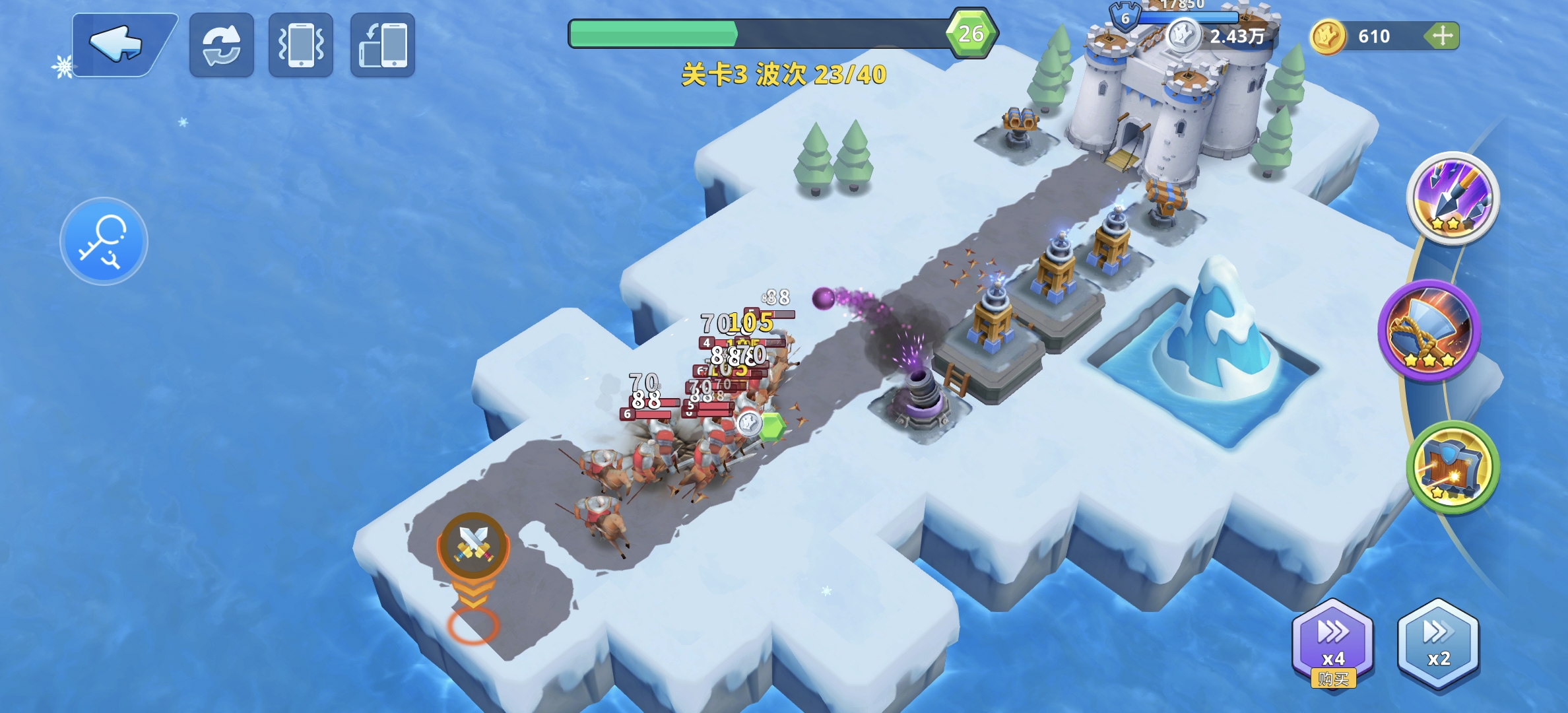Add gold coins with the plus button

(1442, 36)
